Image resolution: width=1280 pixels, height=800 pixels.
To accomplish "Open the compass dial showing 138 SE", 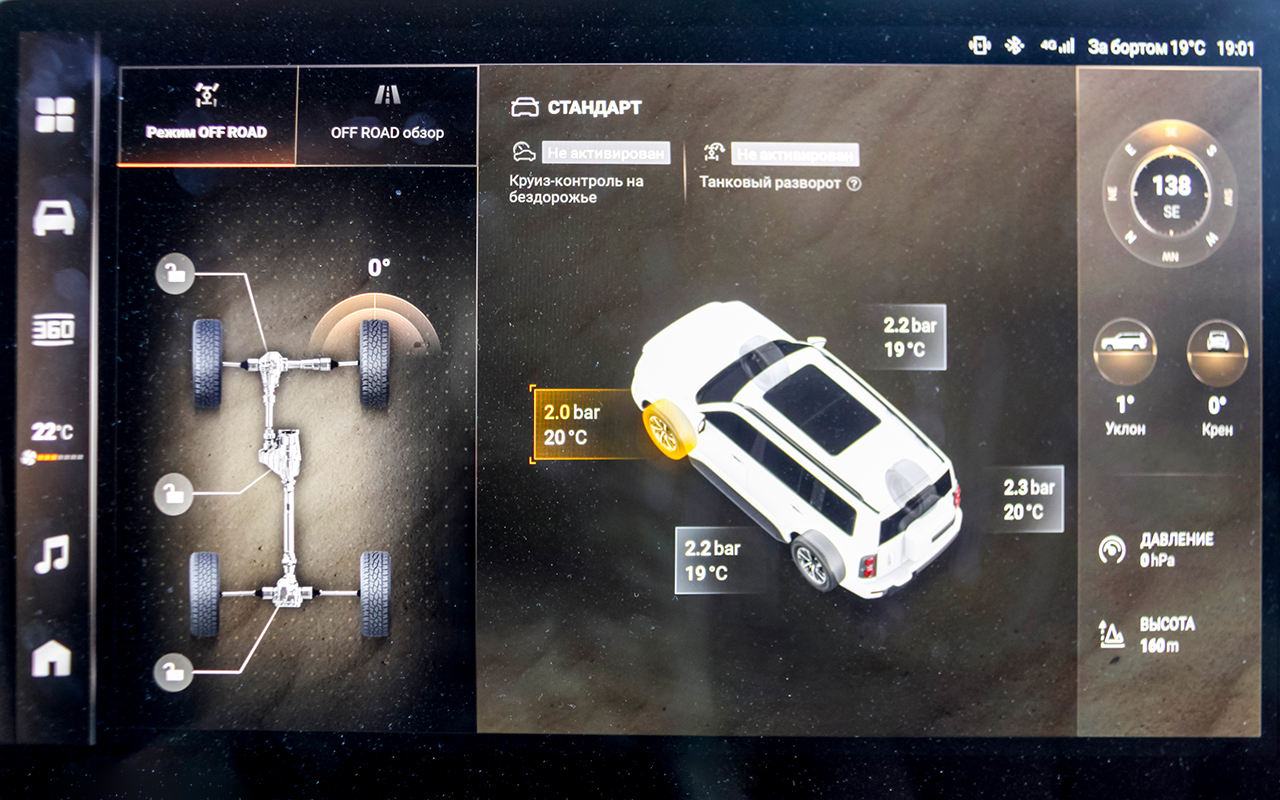I will (1171, 193).
